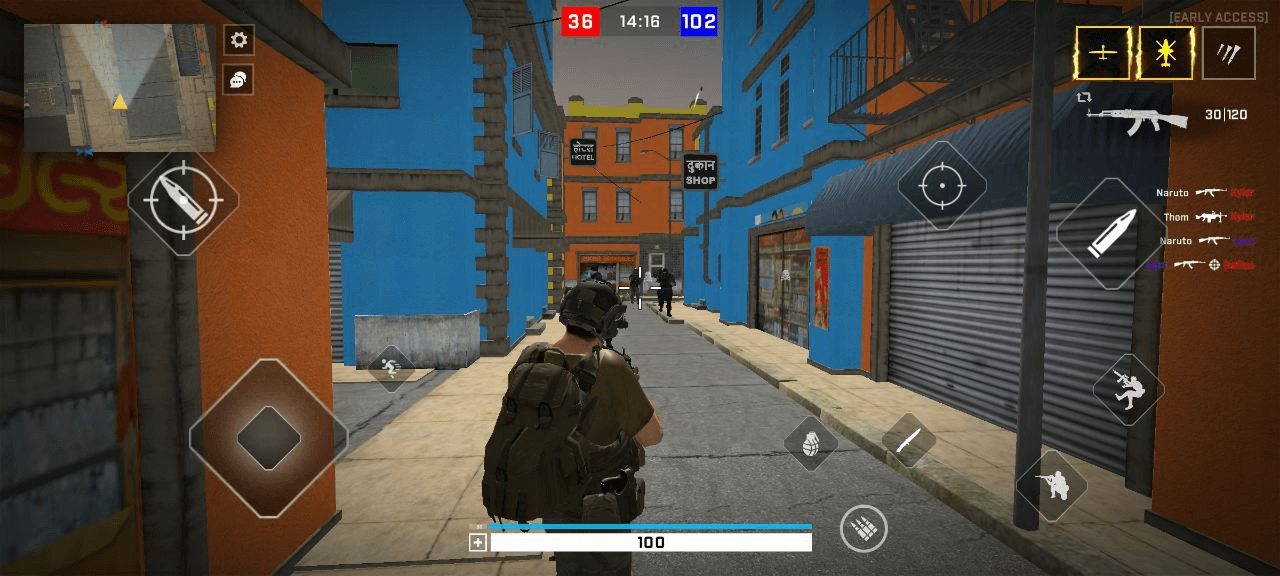
Task: Jump using the leaping soldier button
Action: tap(1128, 389)
